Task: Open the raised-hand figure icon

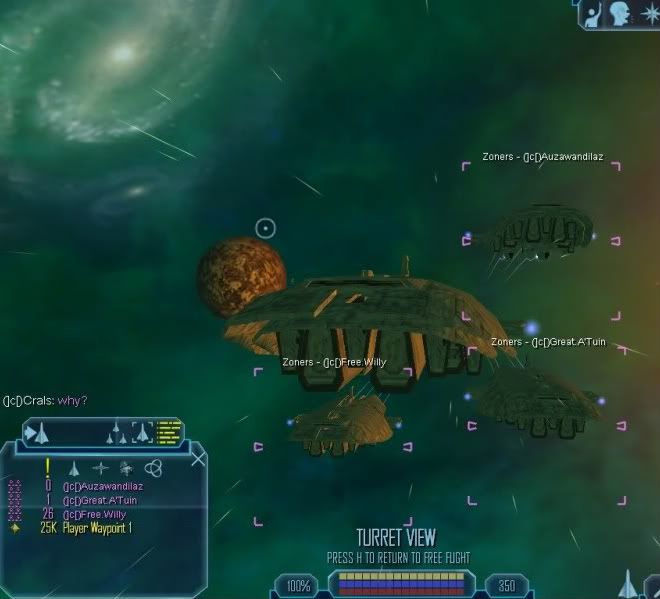Action: point(592,13)
